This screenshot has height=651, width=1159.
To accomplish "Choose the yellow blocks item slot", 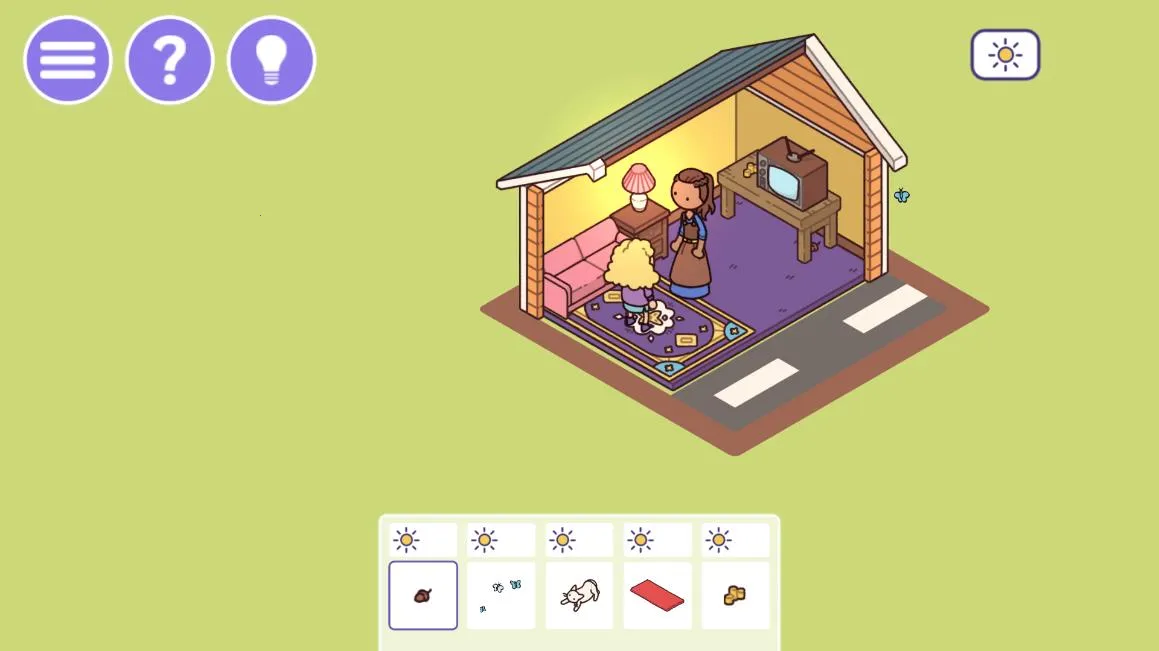I will [735, 596].
